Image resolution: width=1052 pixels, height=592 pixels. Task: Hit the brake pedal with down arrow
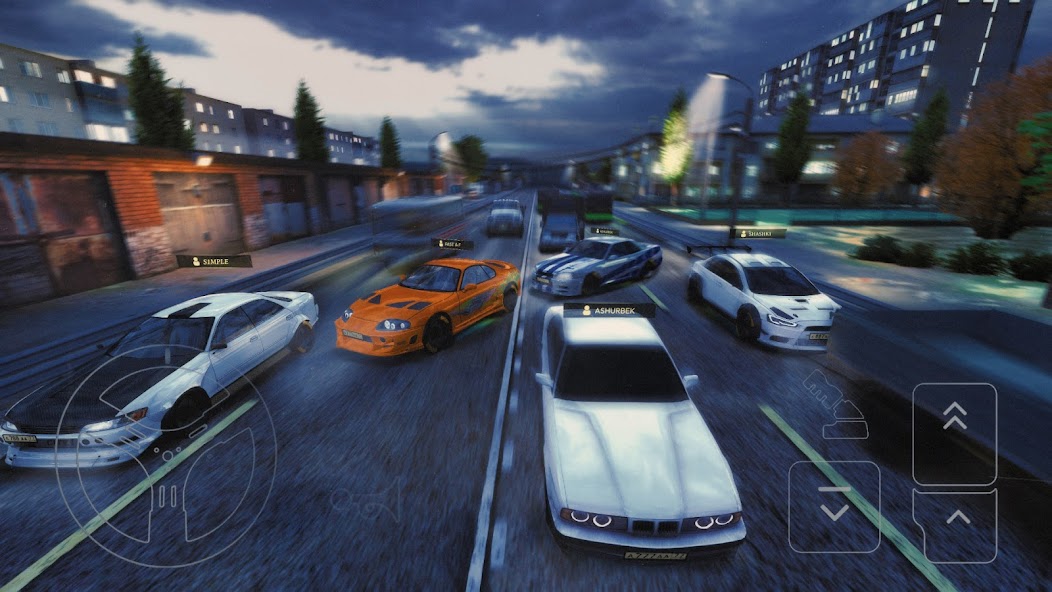(x=834, y=506)
